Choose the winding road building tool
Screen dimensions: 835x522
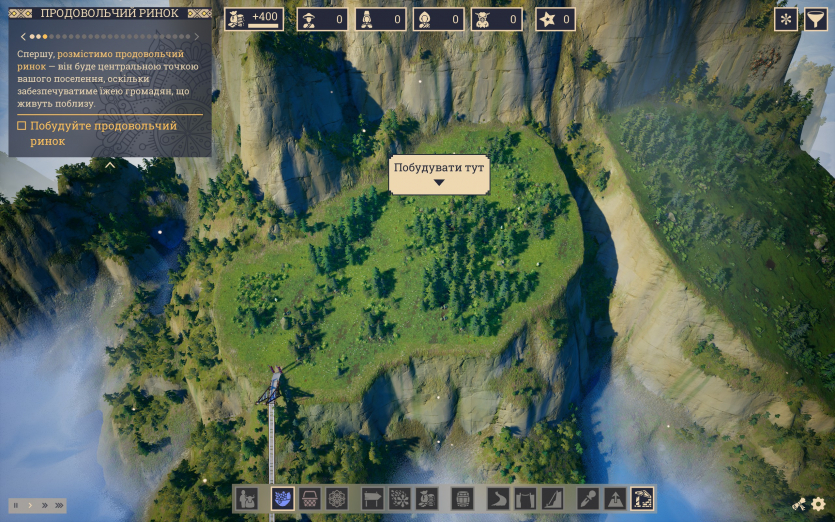click(499, 498)
